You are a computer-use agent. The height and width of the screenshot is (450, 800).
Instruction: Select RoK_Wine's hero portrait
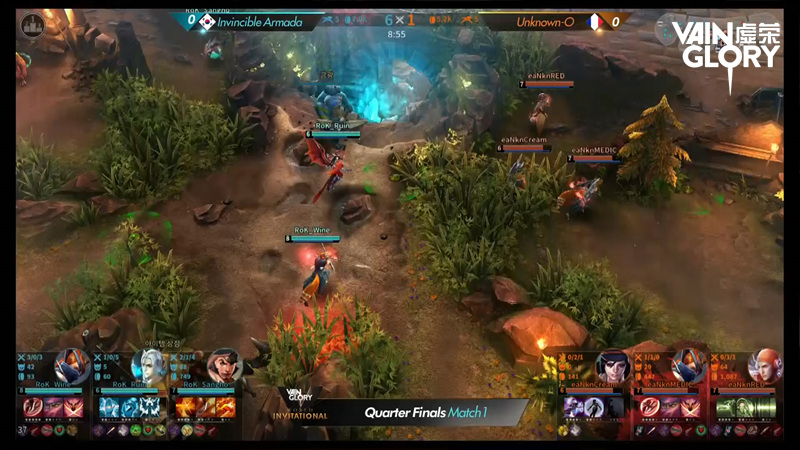coord(68,365)
